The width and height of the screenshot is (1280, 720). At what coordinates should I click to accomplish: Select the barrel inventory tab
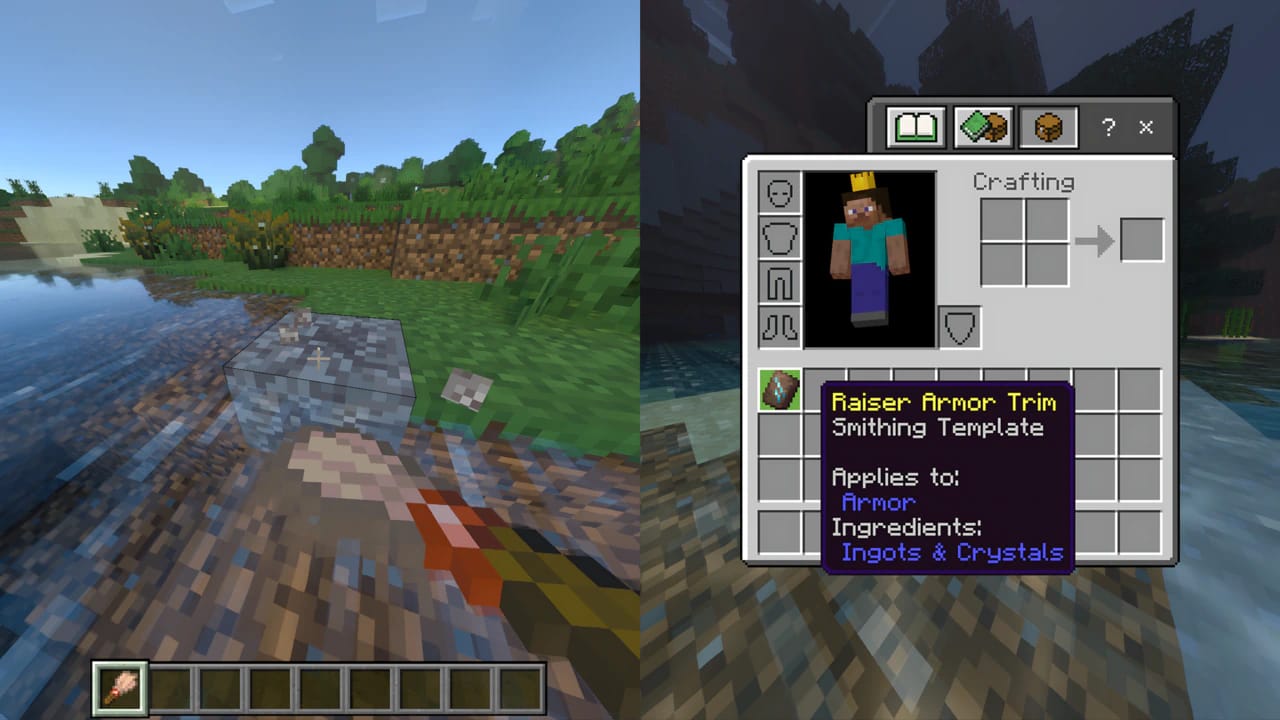coord(1047,126)
